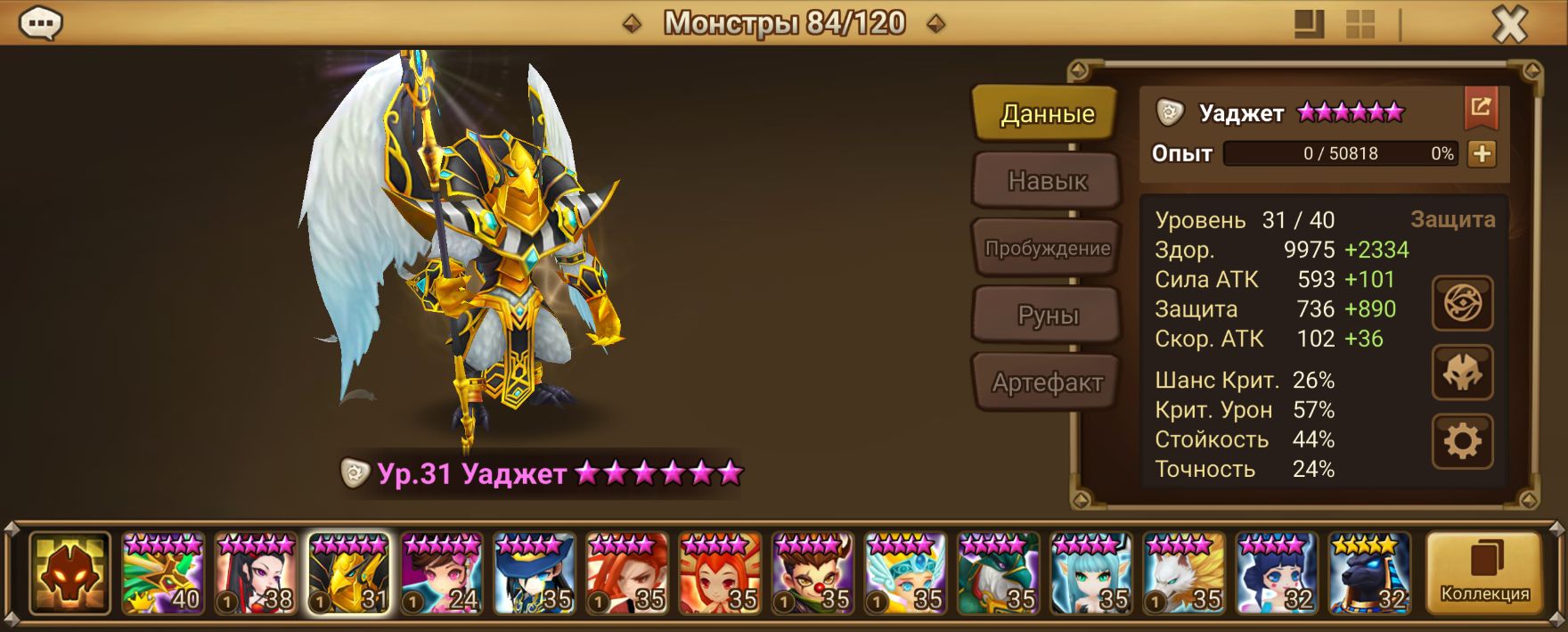Switch to the grid view layout
Screen dimensions: 1568x632
click(x=1360, y=24)
